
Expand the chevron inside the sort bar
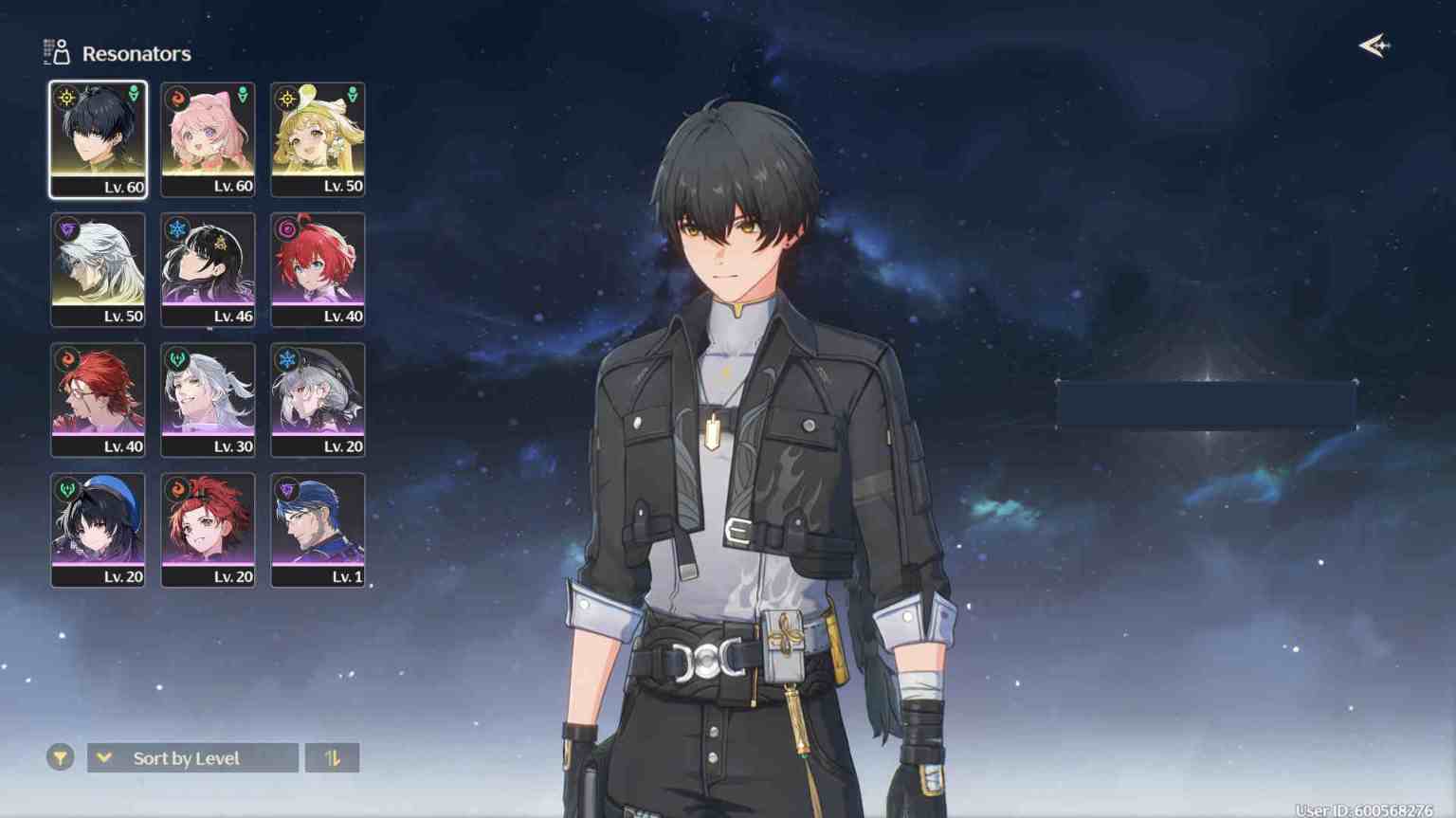[104, 757]
